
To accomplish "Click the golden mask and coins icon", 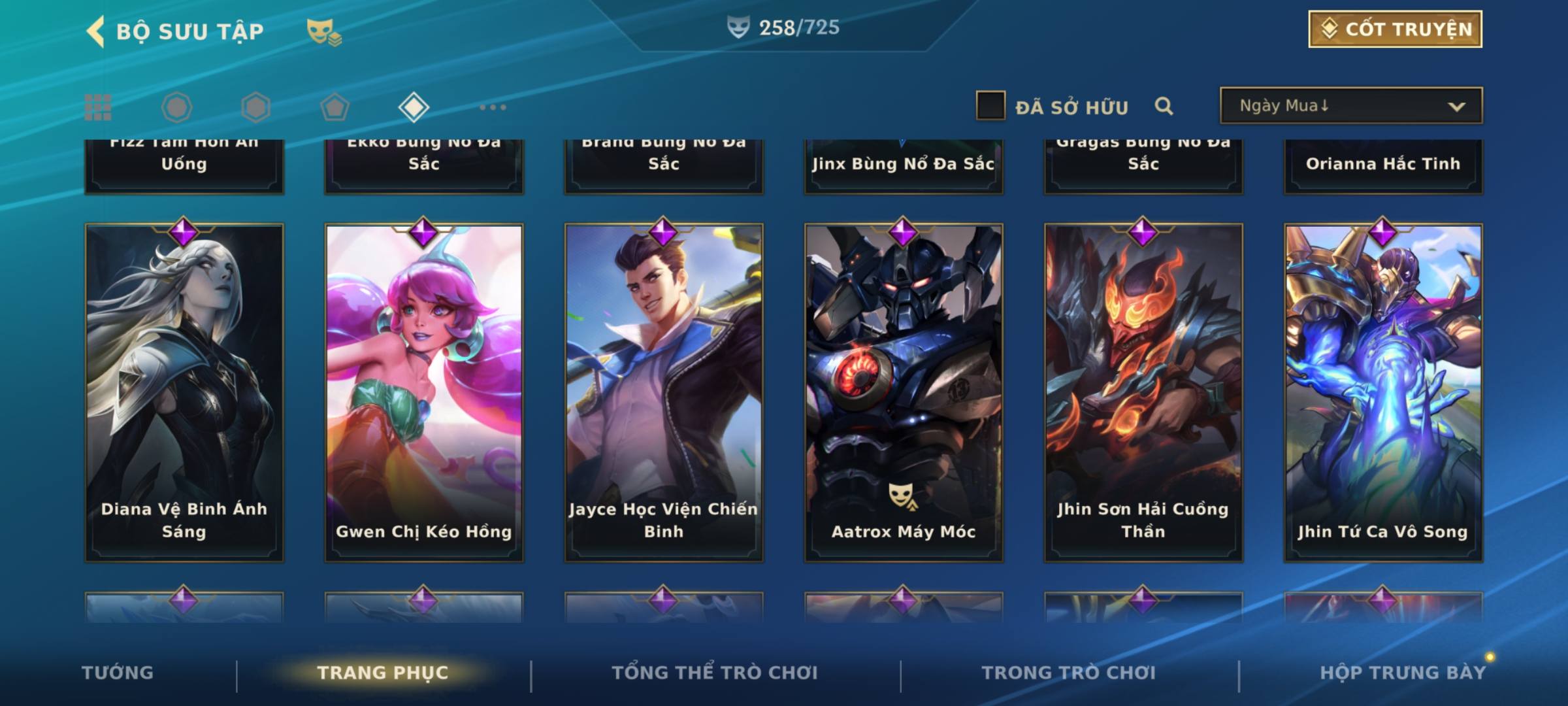I will 324,32.
